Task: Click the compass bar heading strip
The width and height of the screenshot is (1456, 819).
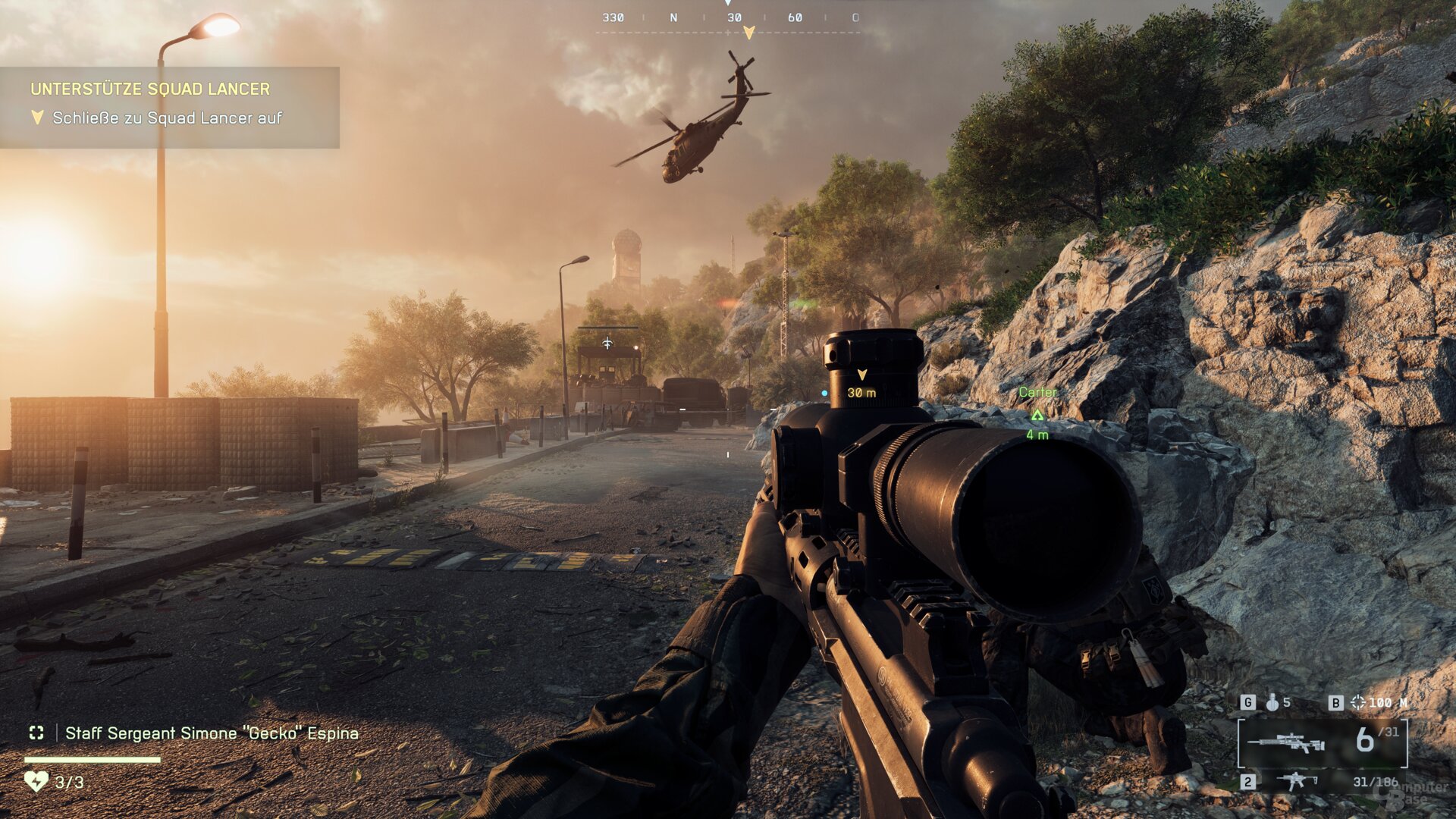Action: click(728, 18)
